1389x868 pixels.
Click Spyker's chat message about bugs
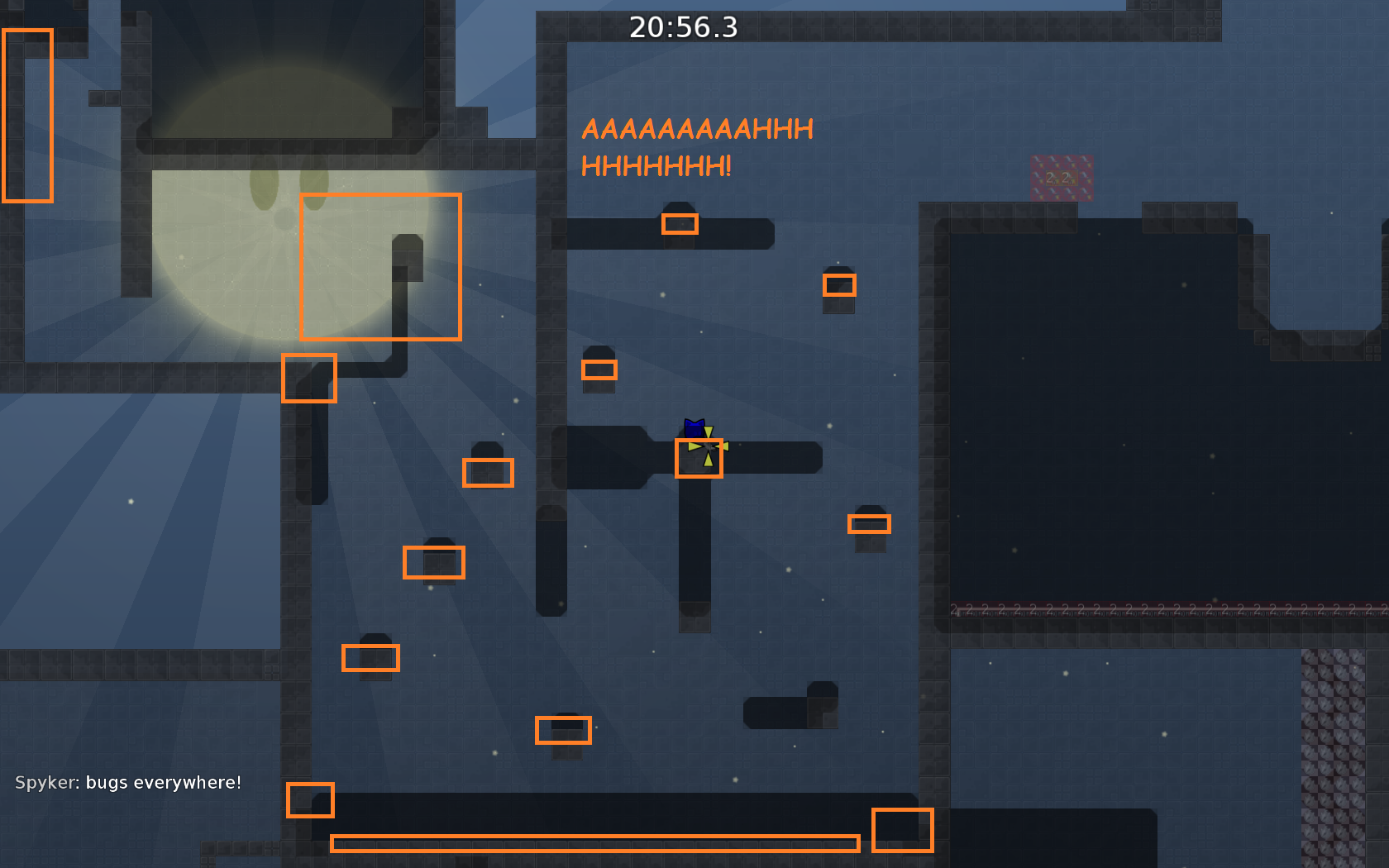click(128, 781)
